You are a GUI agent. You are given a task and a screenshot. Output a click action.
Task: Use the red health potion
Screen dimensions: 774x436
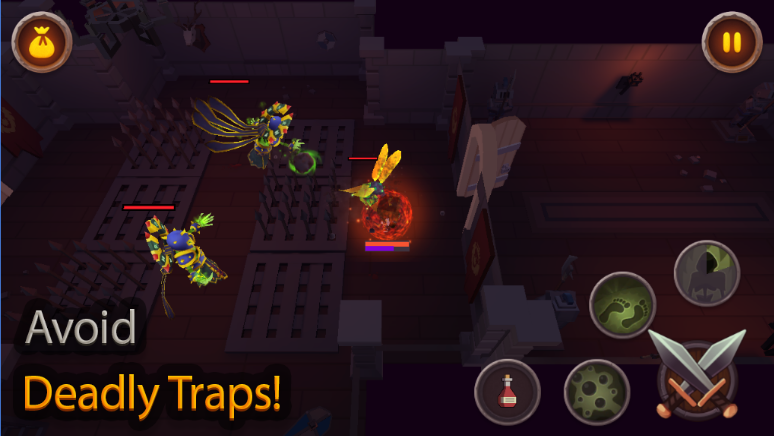(x=507, y=391)
